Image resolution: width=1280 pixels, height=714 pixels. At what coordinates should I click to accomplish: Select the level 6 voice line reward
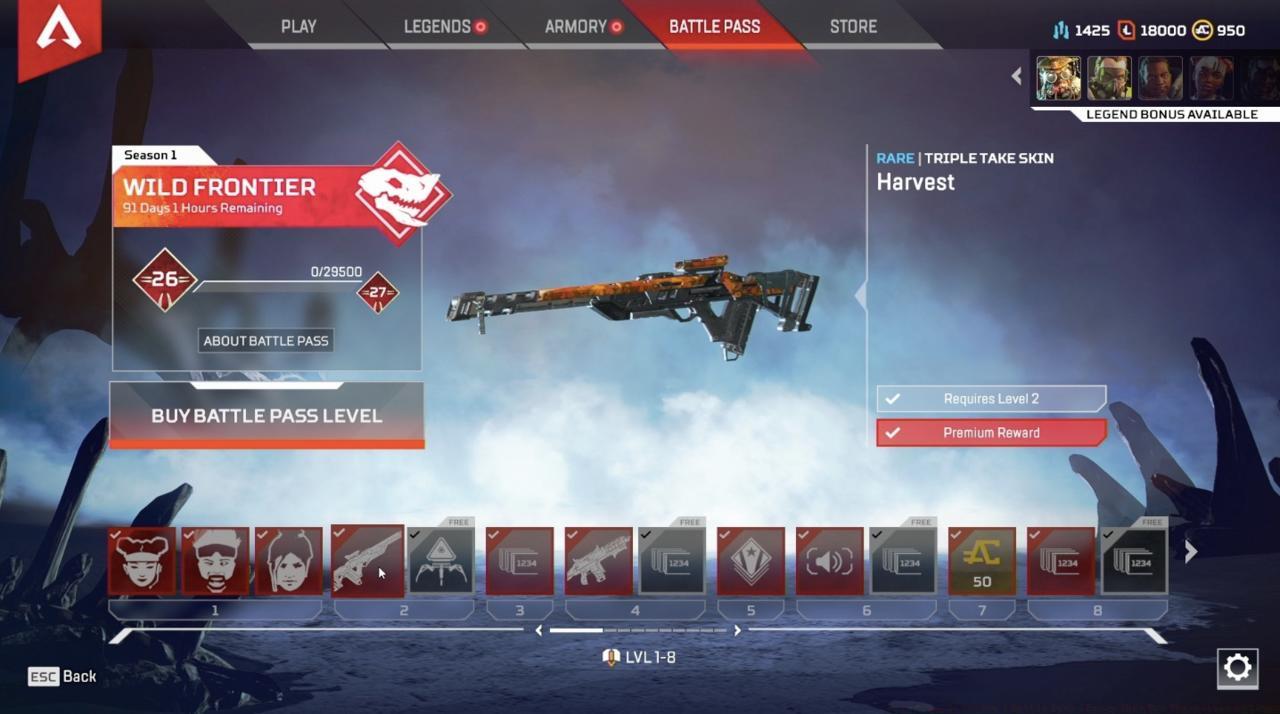tap(829, 561)
